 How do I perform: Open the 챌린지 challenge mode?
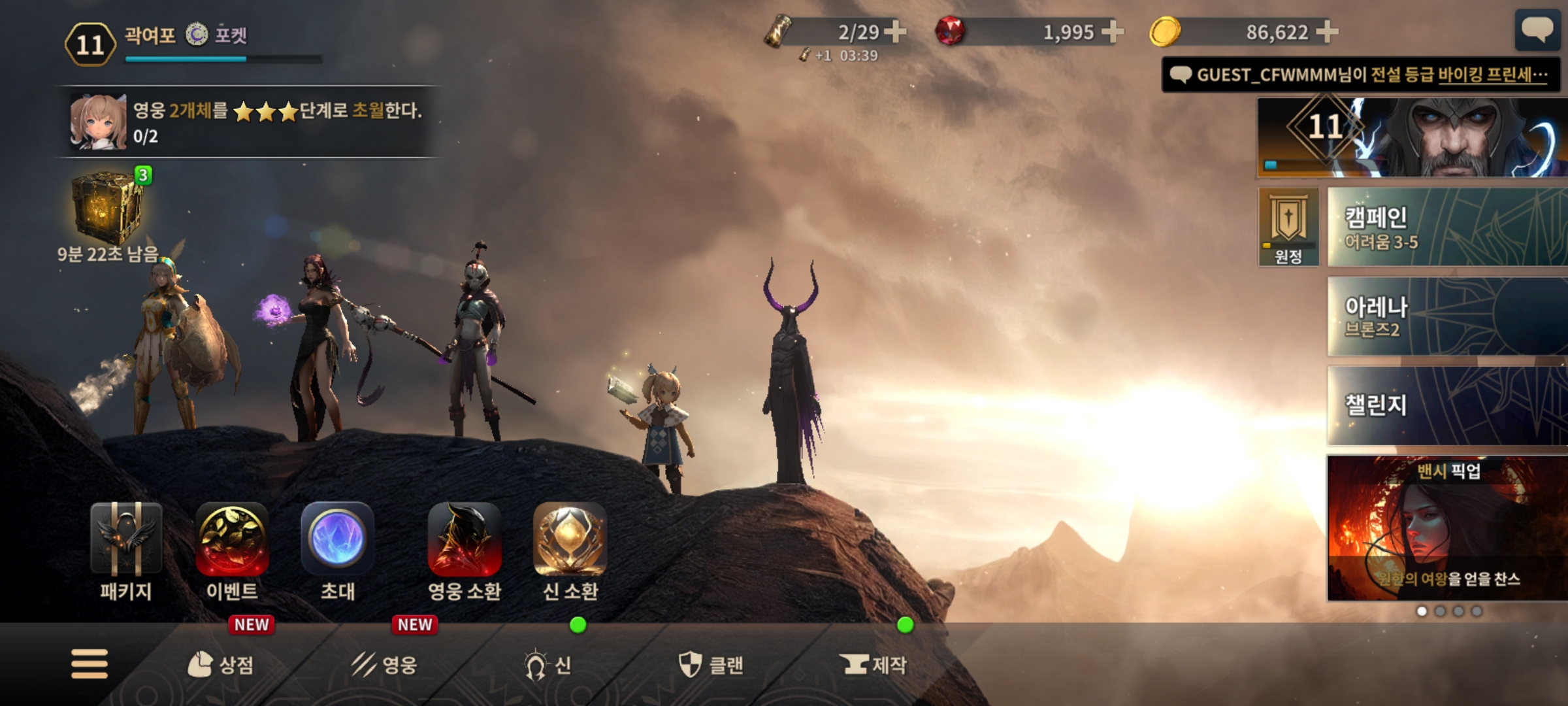1446,405
